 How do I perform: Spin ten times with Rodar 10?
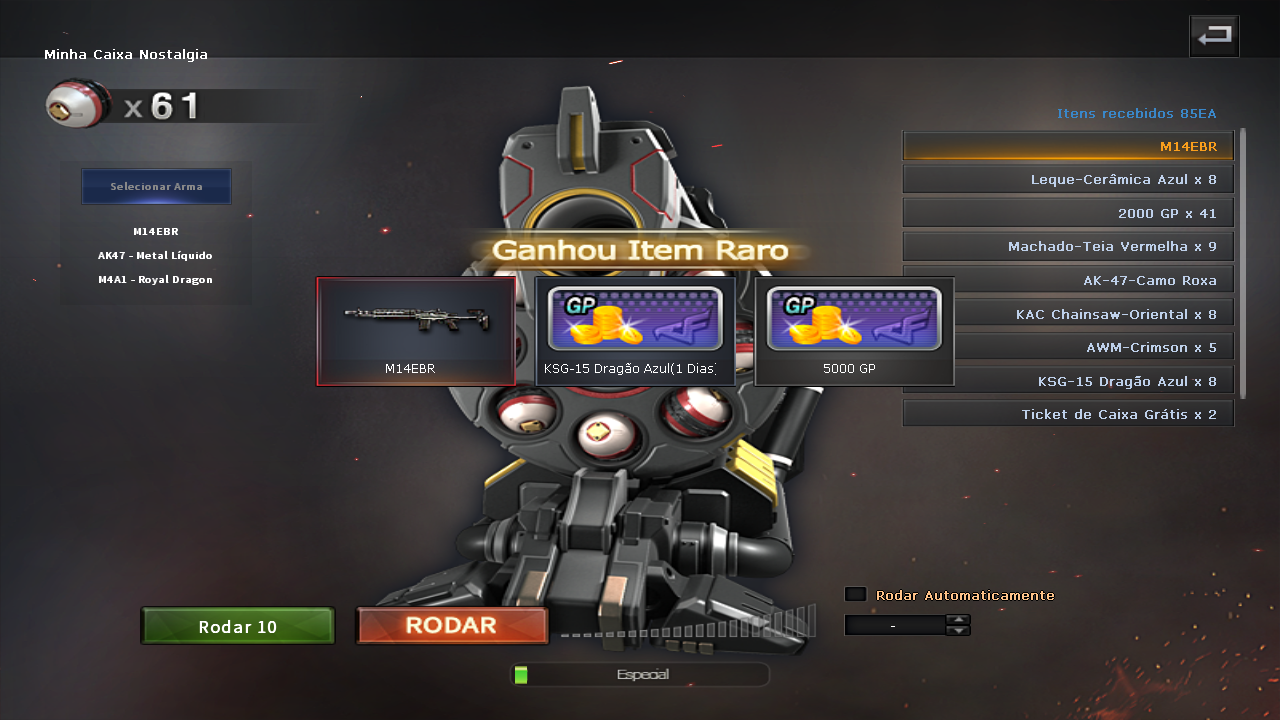click(238, 627)
